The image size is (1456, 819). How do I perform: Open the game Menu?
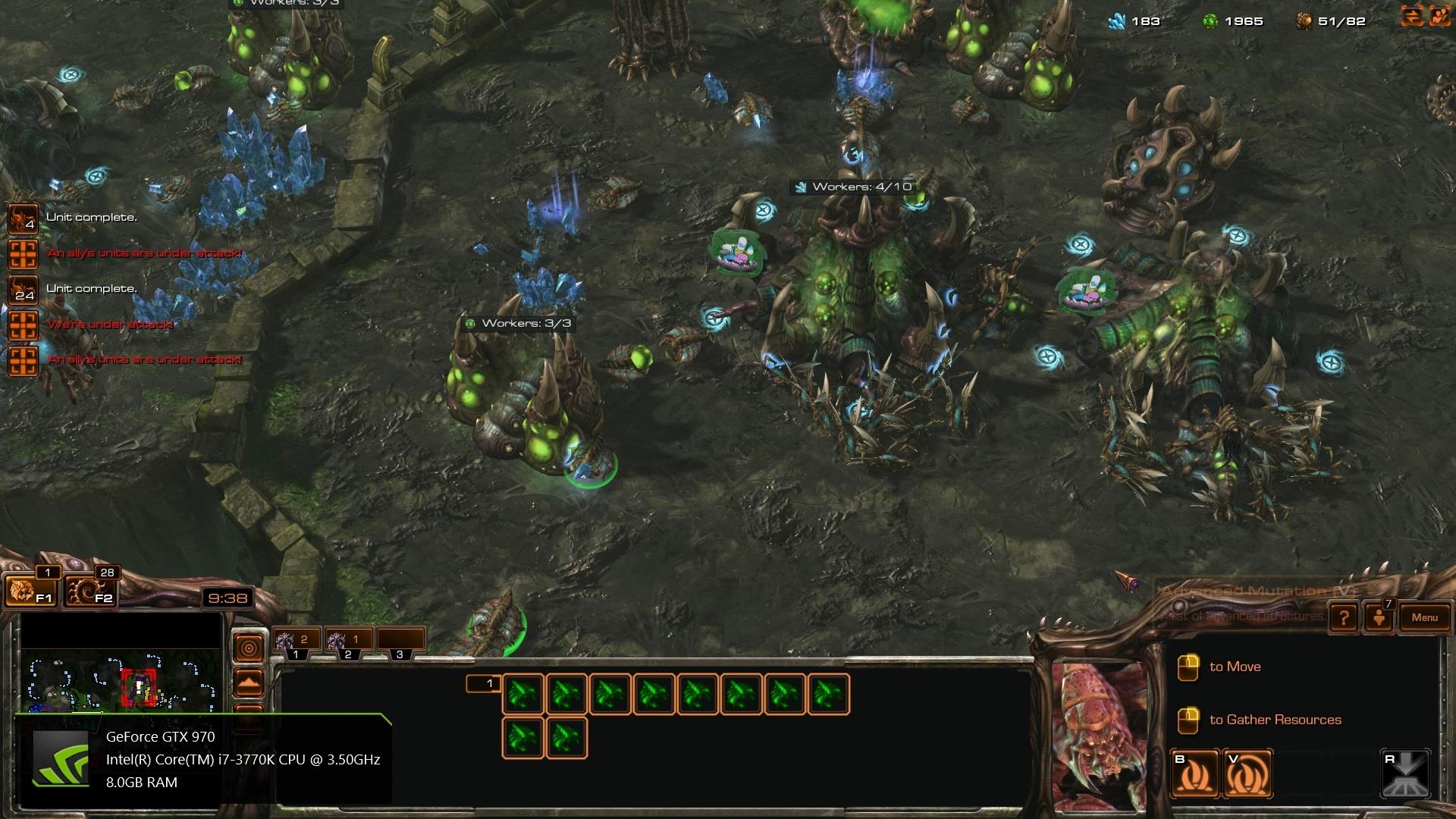1424,617
